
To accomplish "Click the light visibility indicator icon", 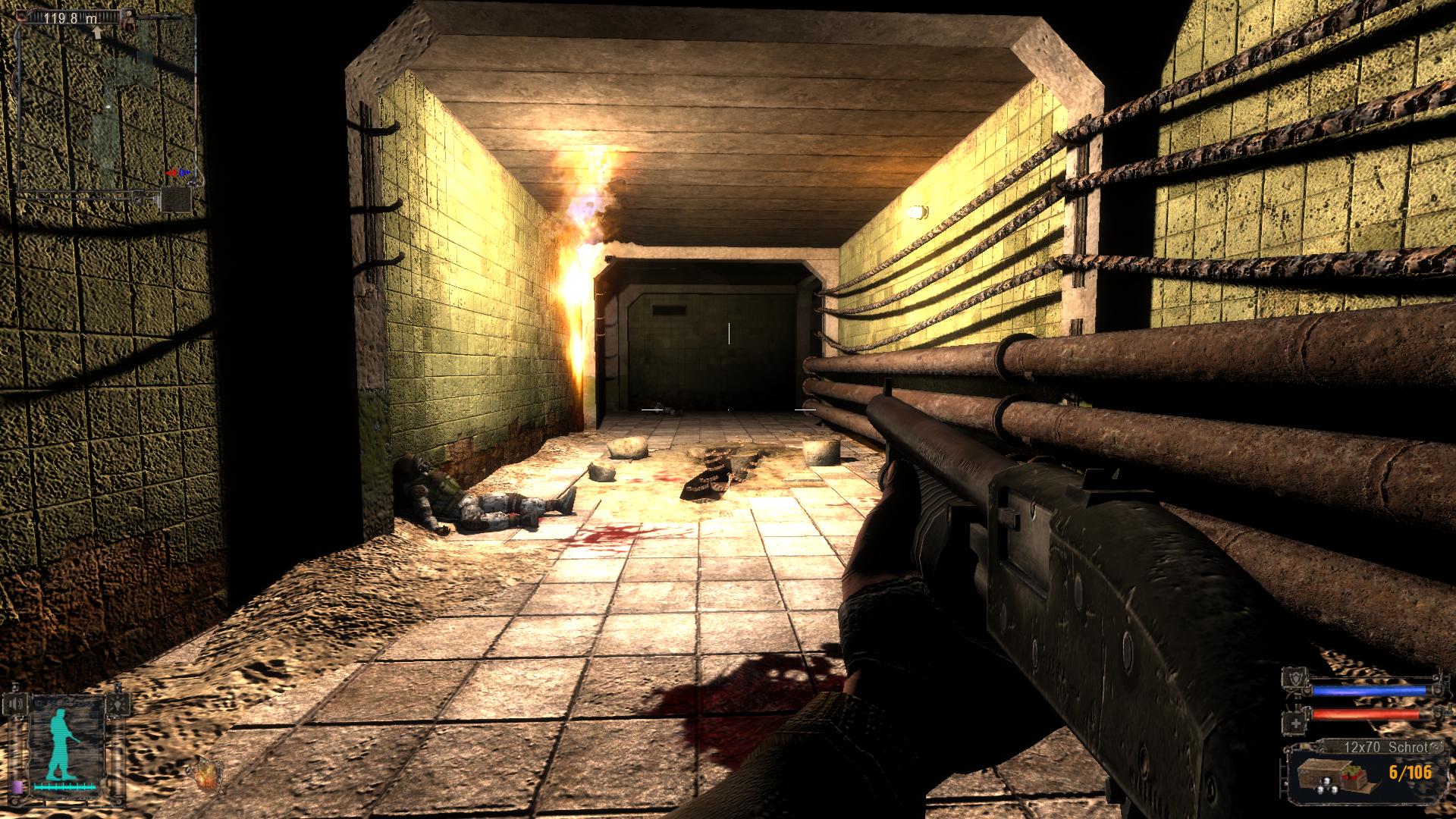I will click(118, 704).
